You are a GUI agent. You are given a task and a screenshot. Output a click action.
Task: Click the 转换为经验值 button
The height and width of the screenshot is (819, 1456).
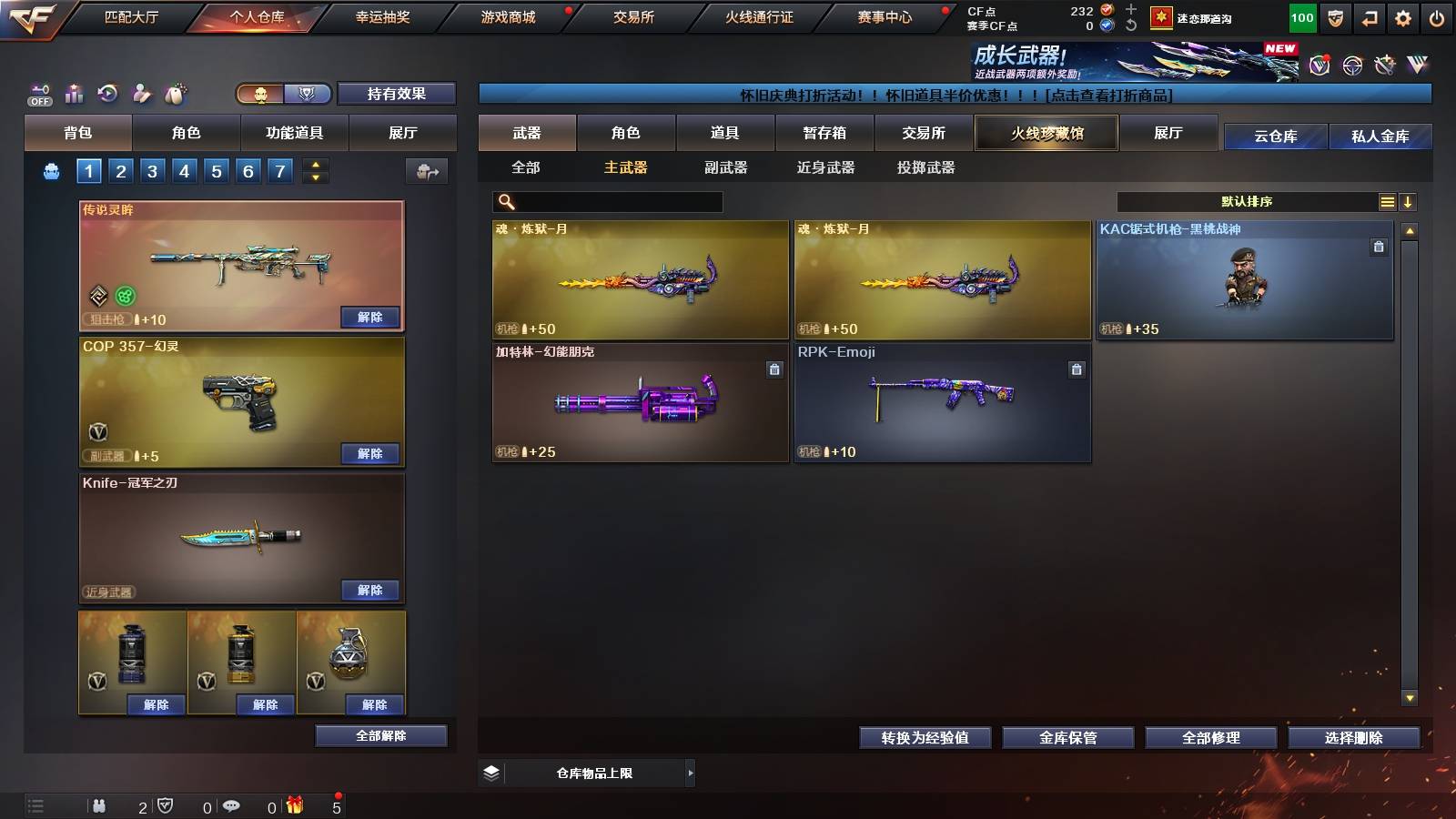click(x=925, y=738)
